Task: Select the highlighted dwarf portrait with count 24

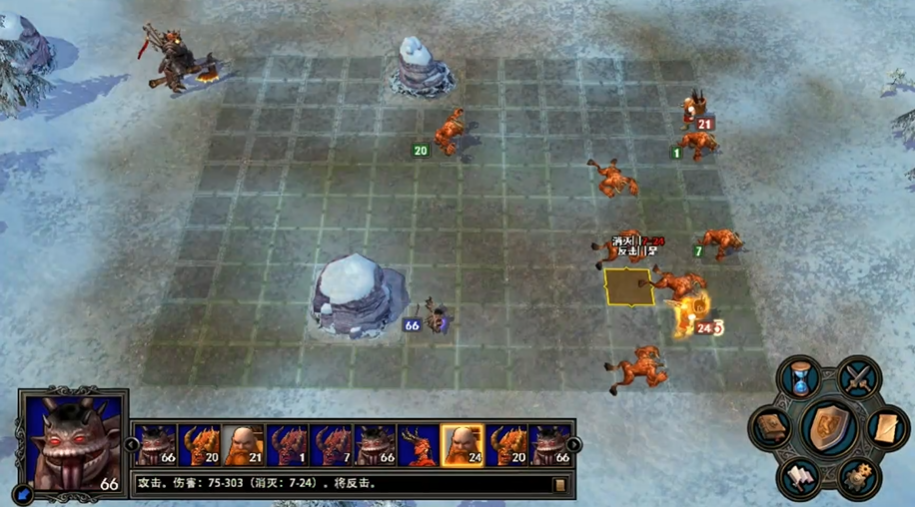Action: point(462,445)
